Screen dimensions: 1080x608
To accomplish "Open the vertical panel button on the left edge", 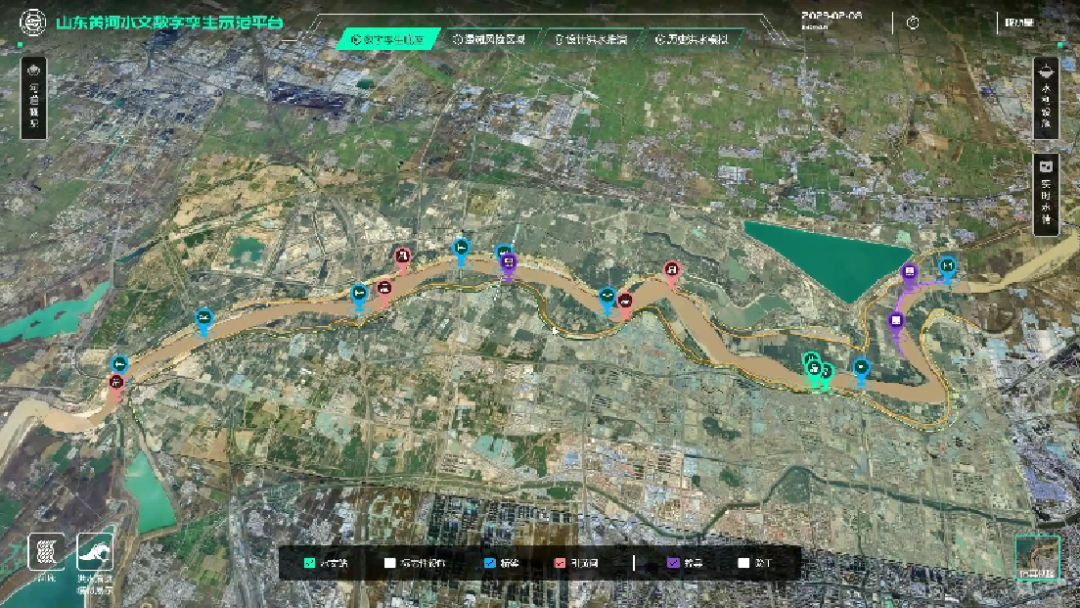I will (x=33, y=97).
